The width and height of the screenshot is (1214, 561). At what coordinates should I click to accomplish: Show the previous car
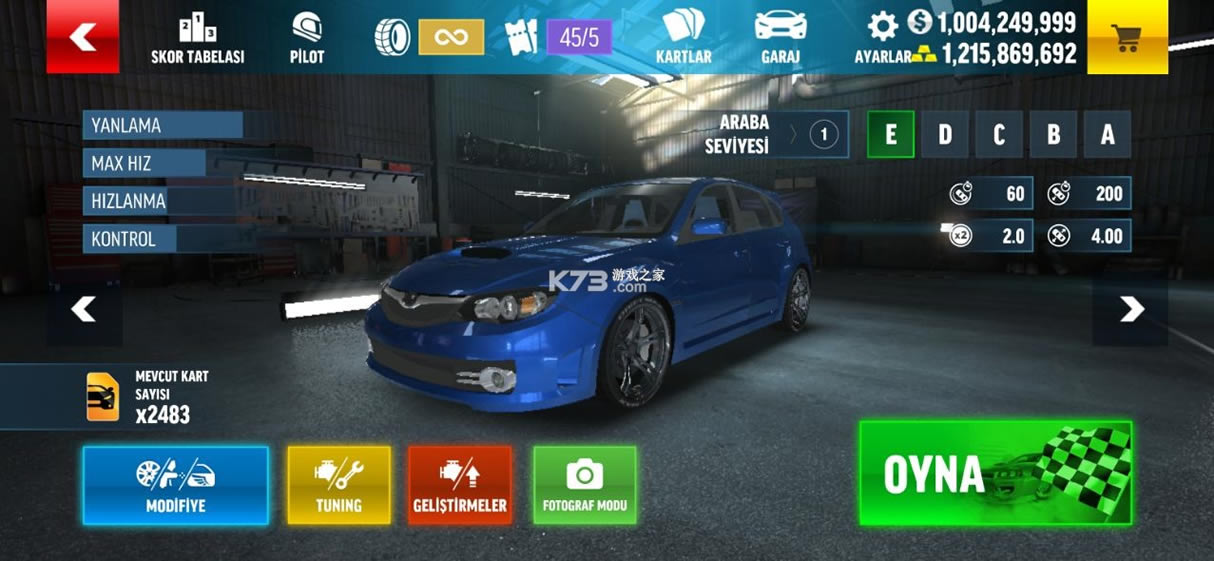coord(84,310)
